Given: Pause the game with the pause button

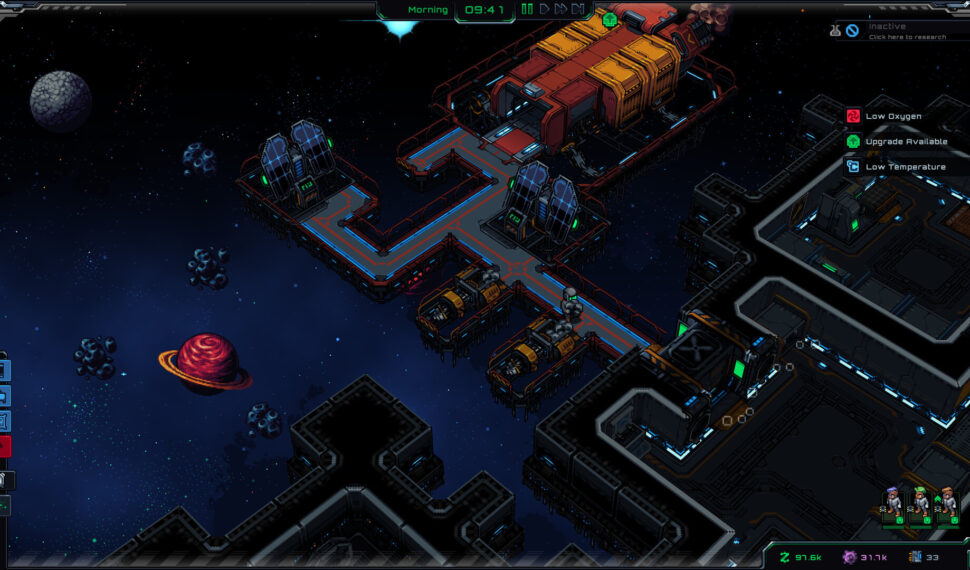Looking at the screenshot, I should tap(527, 10).
